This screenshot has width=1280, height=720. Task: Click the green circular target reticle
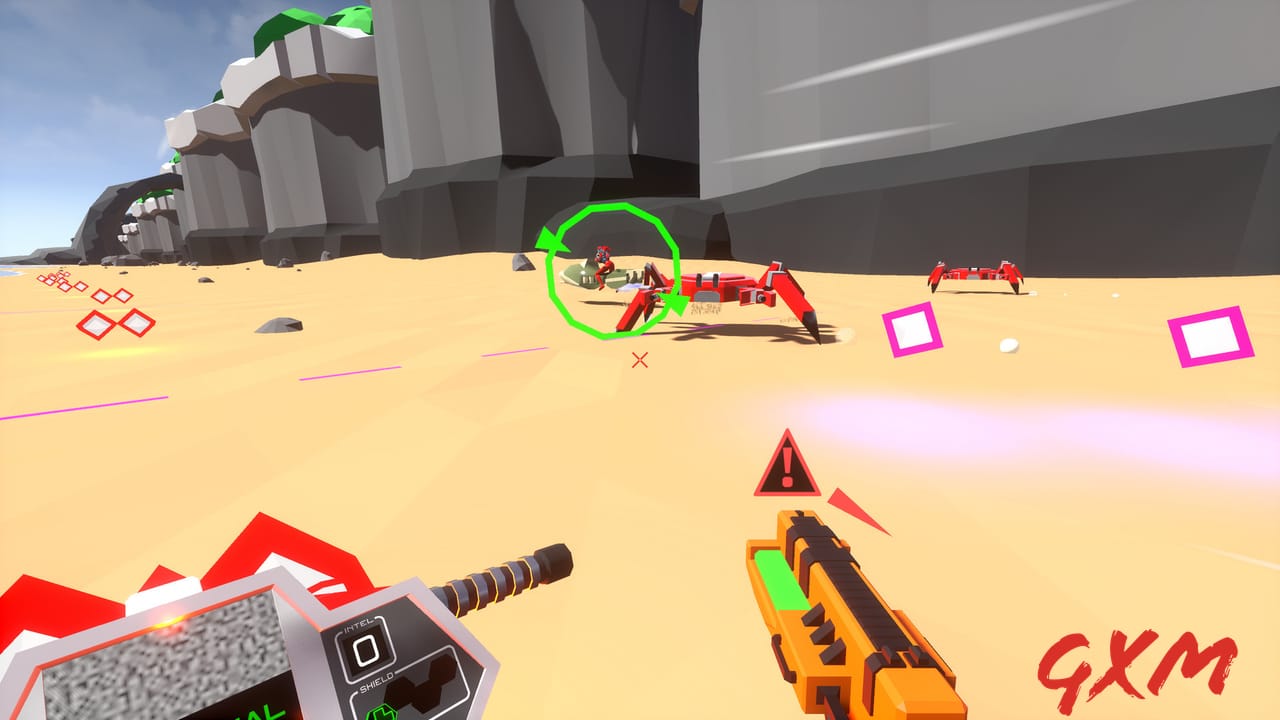(x=610, y=270)
